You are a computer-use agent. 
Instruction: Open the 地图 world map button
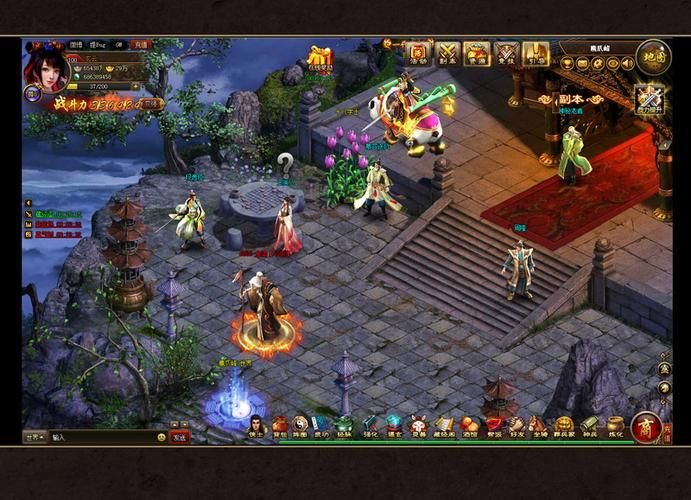point(653,56)
